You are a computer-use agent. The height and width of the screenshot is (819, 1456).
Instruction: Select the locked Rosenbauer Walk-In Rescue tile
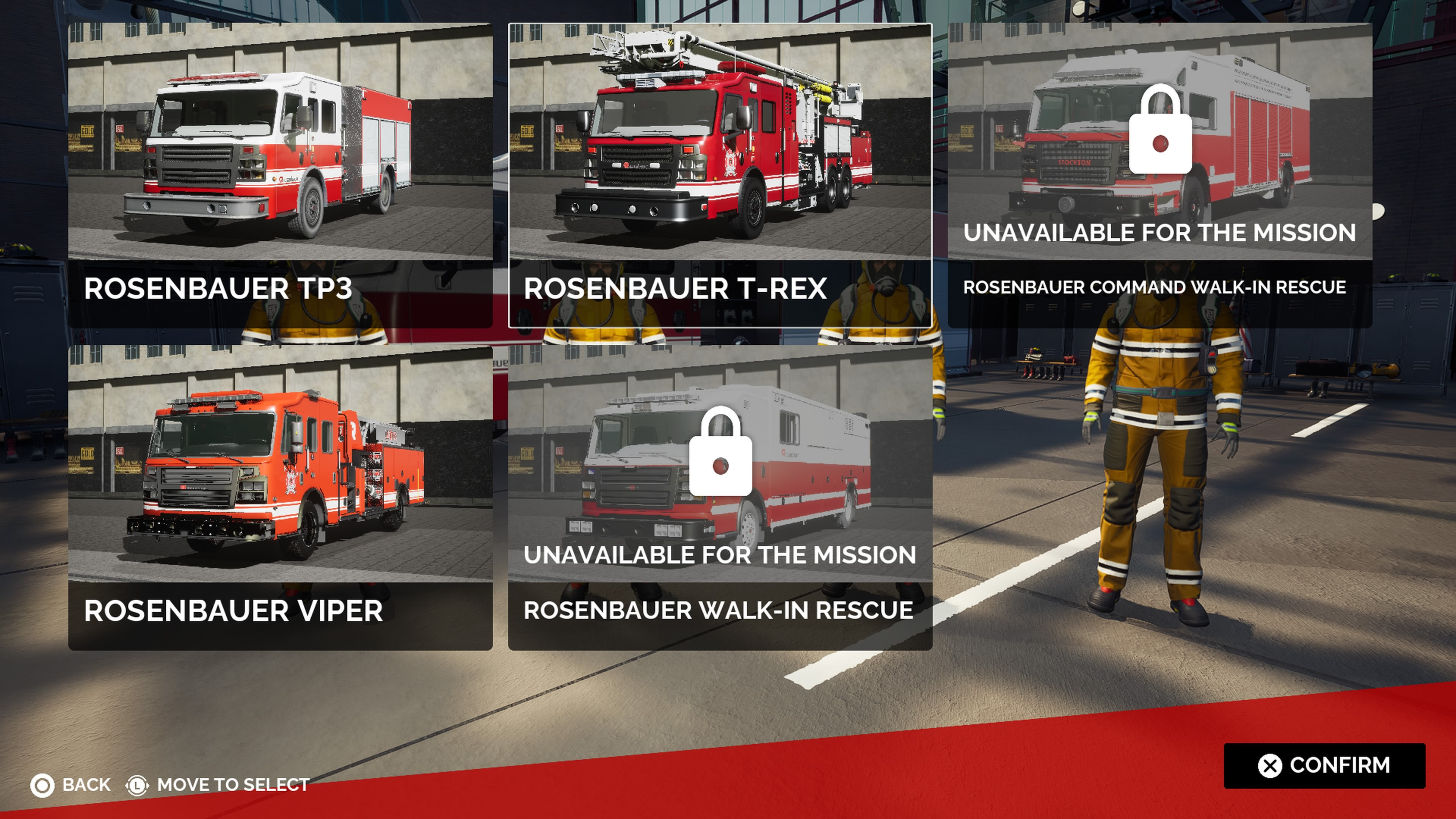[x=720, y=497]
